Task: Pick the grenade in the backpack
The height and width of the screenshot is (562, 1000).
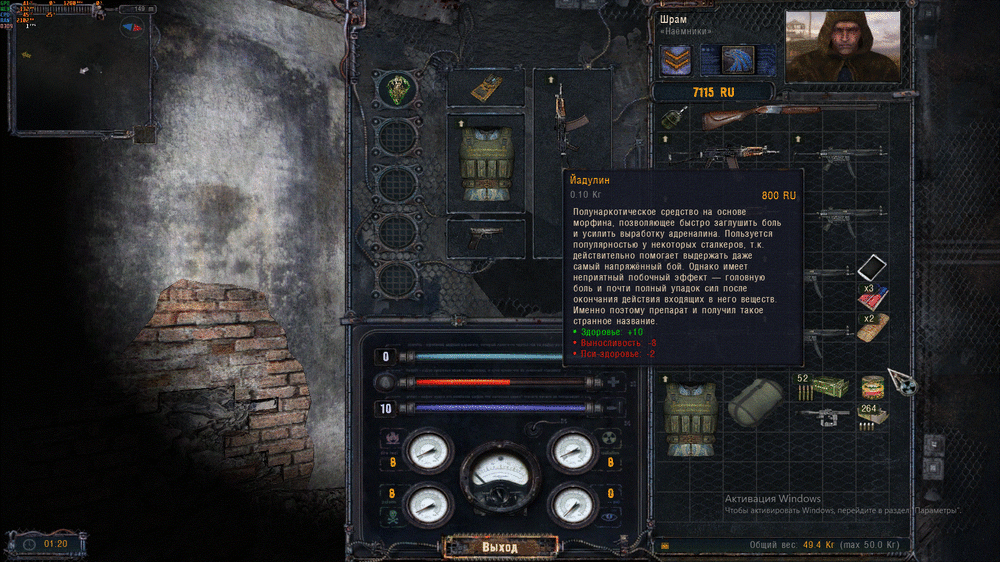Action: click(x=672, y=120)
